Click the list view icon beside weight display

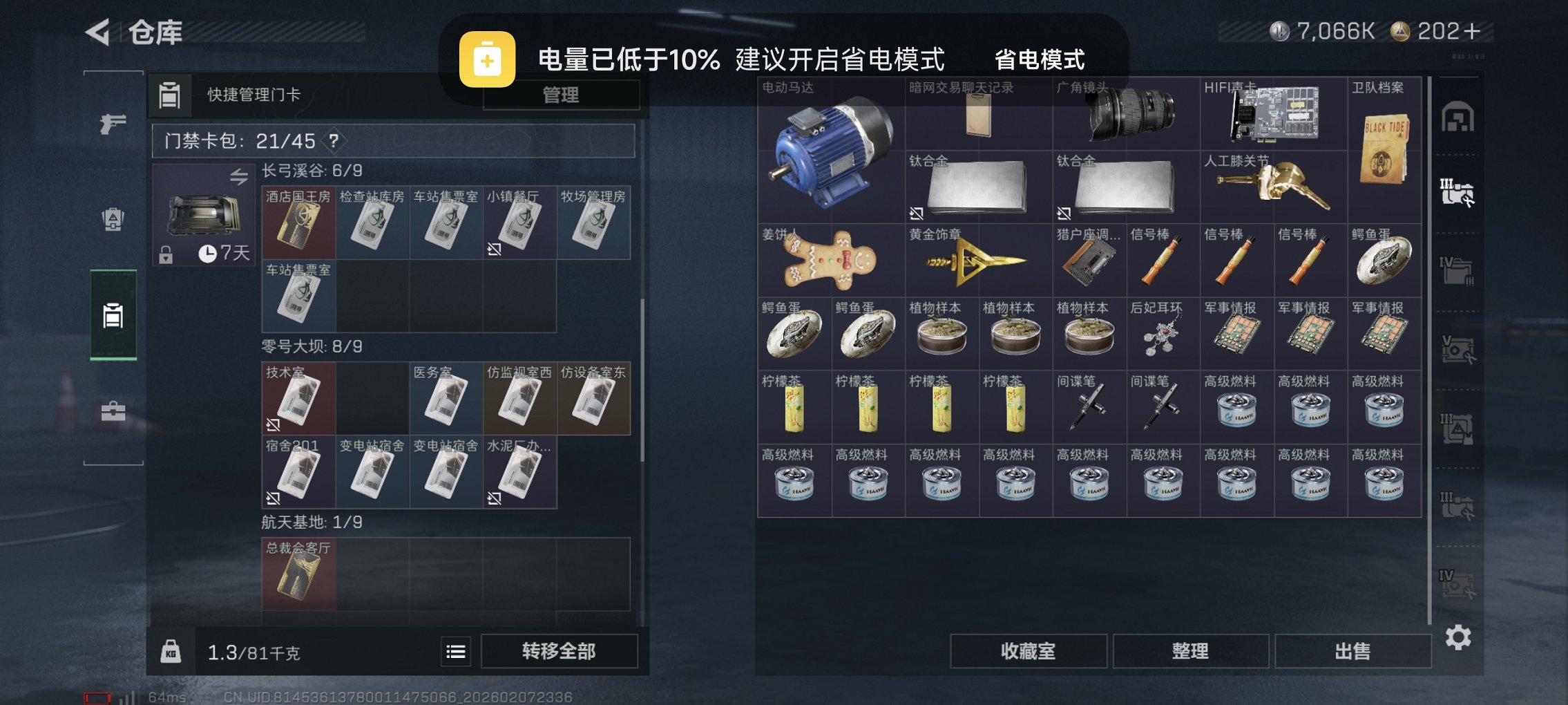(x=455, y=651)
